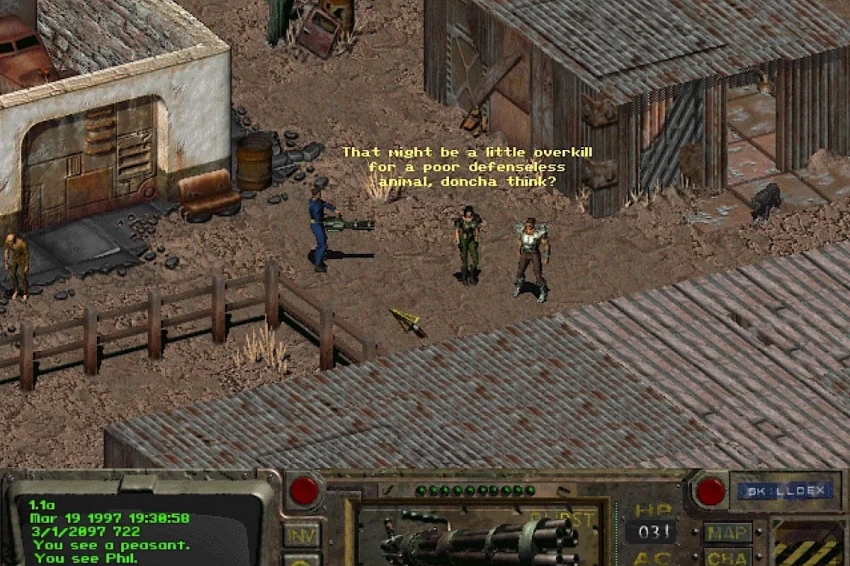Image resolution: width=850 pixels, height=566 pixels.
Task: Select the minigun active weapon slot
Action: click(480, 538)
